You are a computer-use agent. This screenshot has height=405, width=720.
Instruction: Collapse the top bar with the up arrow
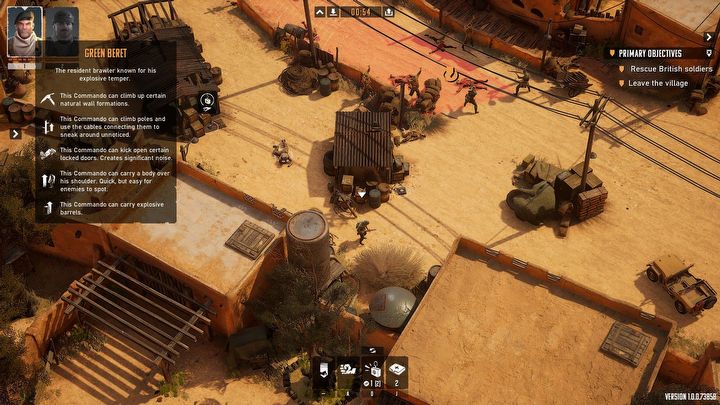[x=320, y=12]
